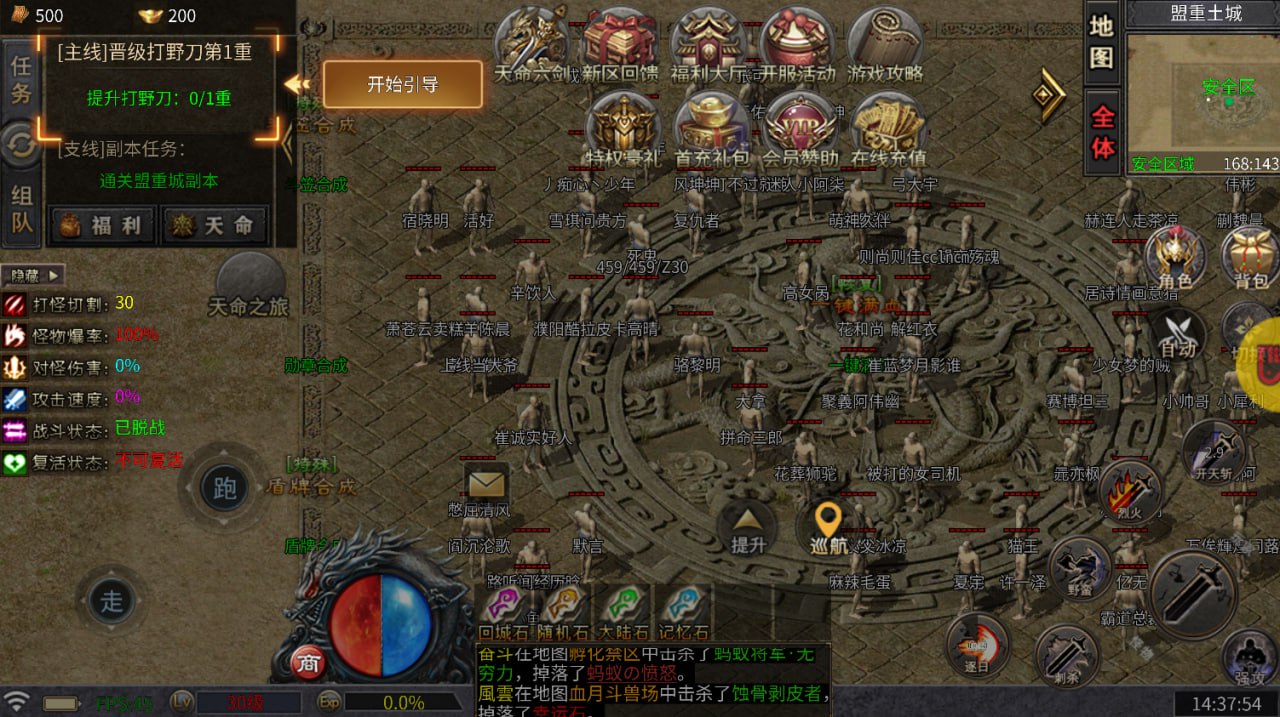Open the 在线充值 online recharge icon

tap(888, 128)
